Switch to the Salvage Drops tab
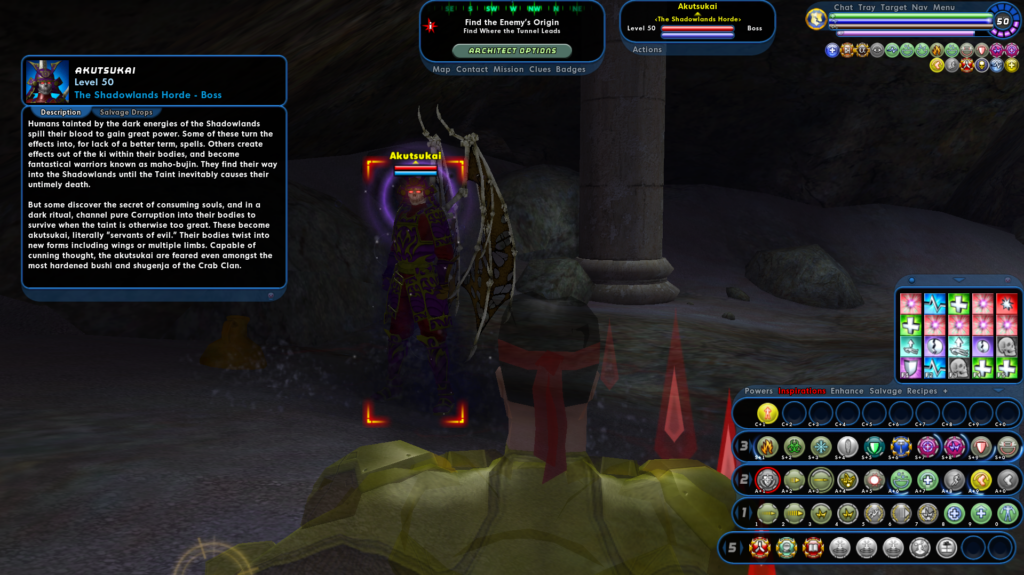 [127, 112]
